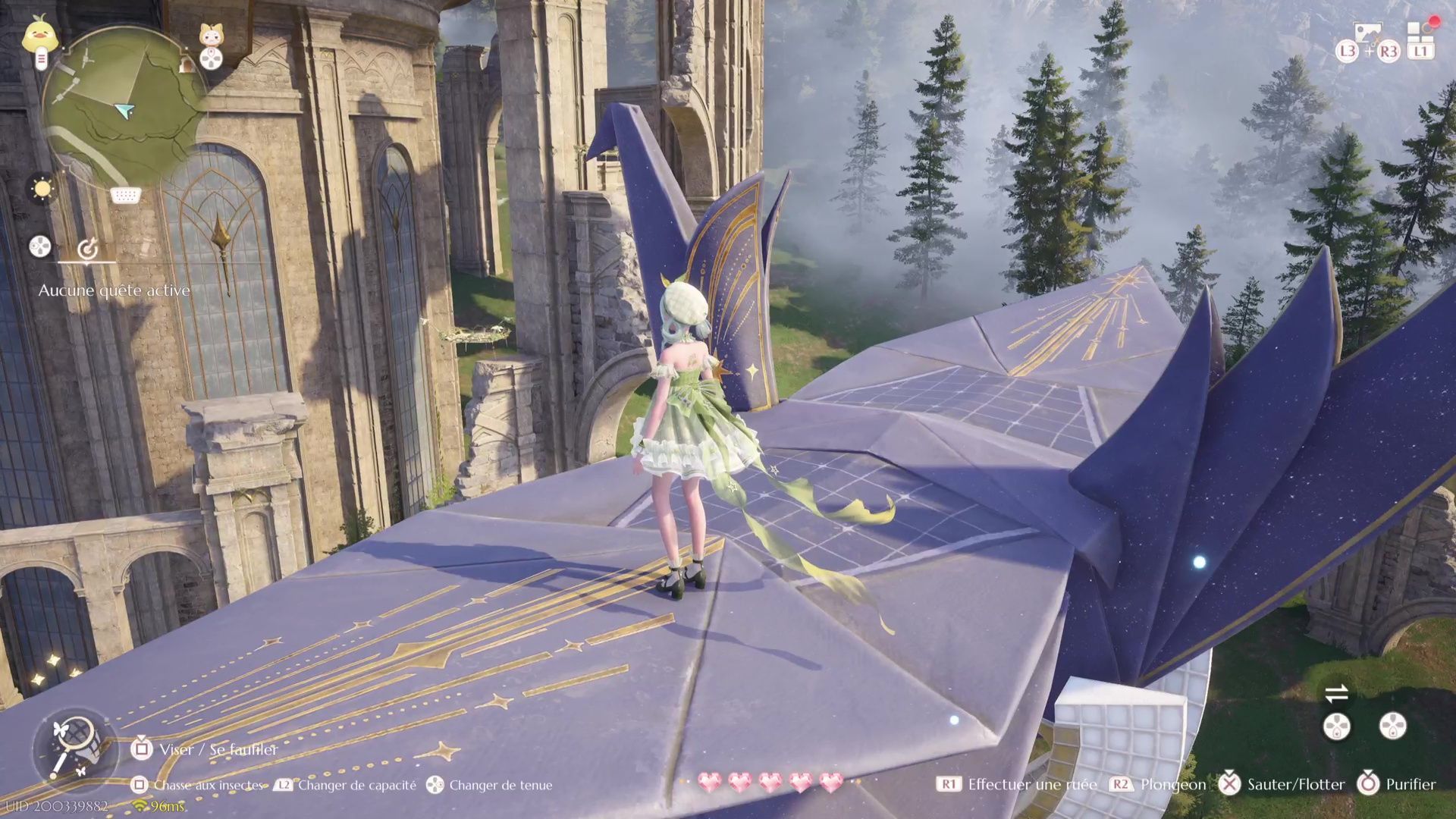This screenshot has width=1456, height=819.
Task: Open the quest tracker target icon
Action: pyautogui.click(x=88, y=247)
